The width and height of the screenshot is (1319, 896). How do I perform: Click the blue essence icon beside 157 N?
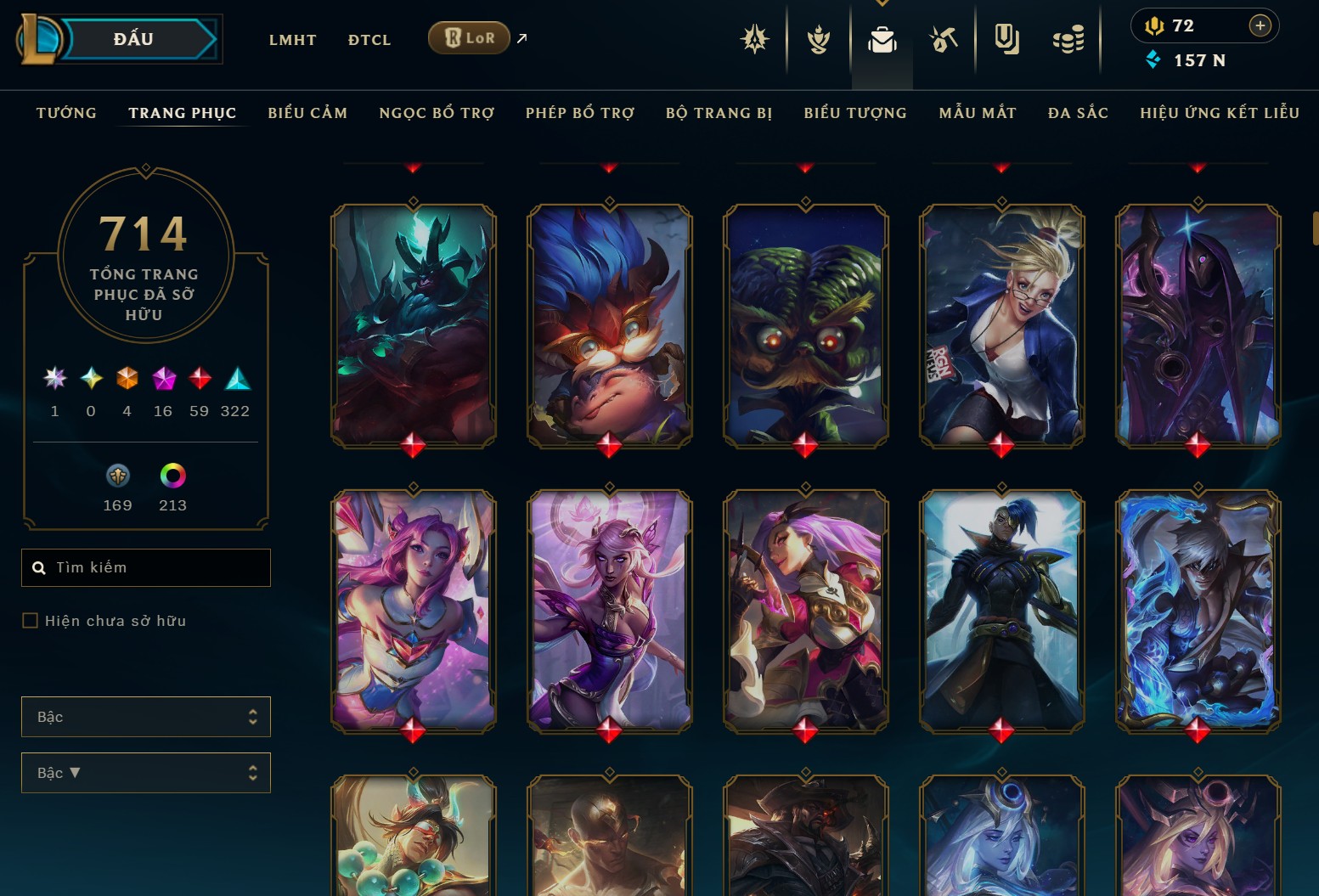click(1153, 59)
